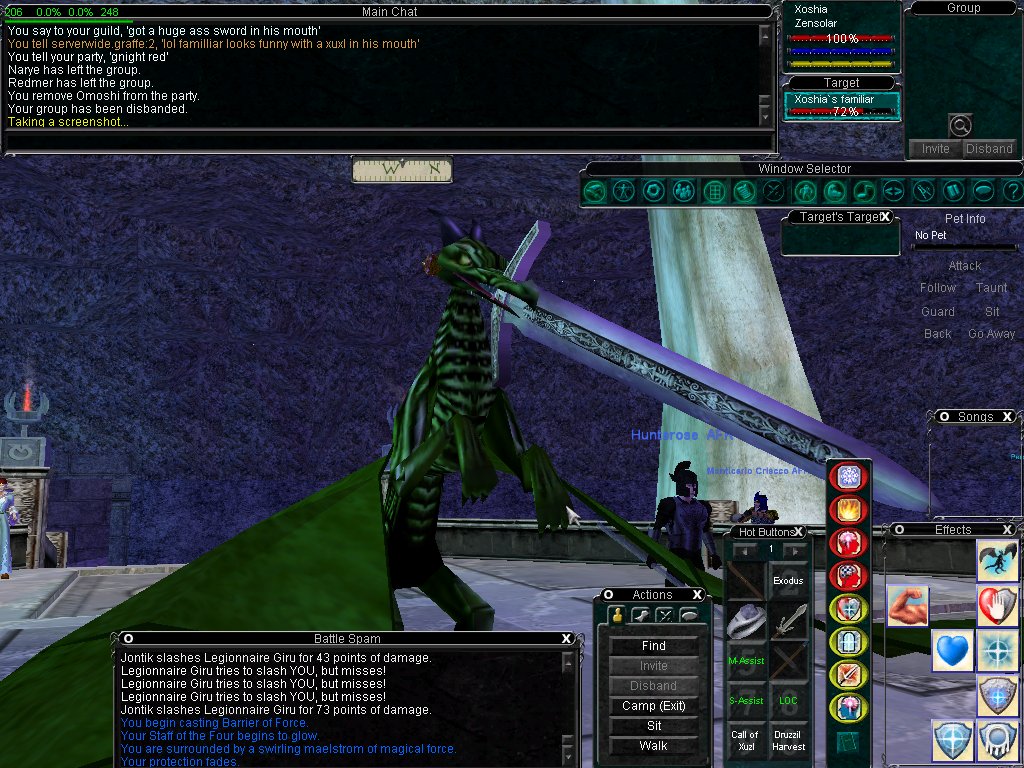Viewport: 1024px width, 768px height.
Task: Use the M-Assist hot button
Action: pos(746,660)
